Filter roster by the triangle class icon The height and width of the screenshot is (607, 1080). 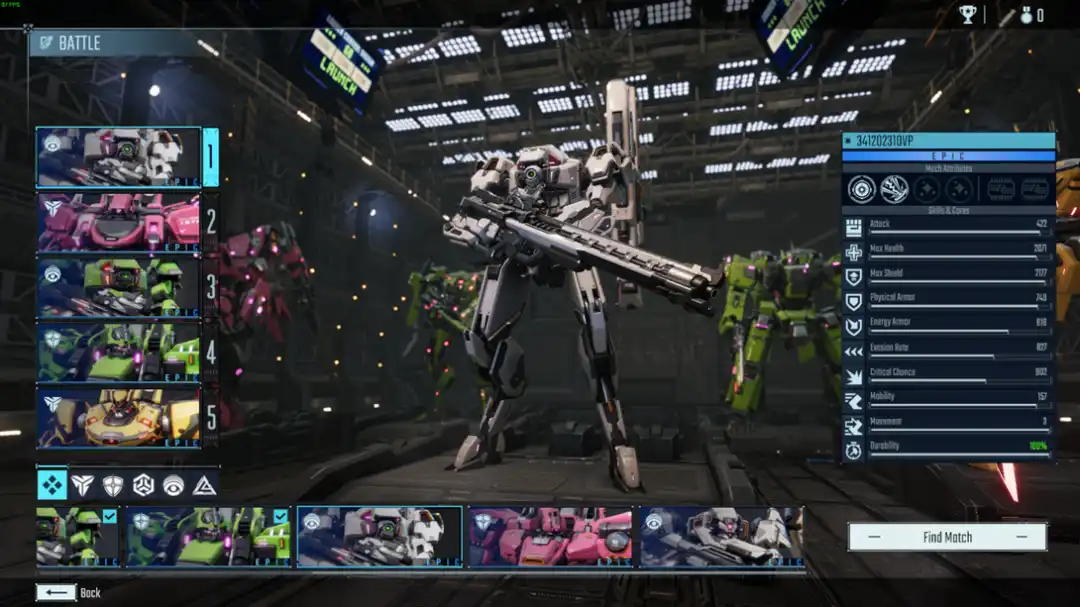205,485
